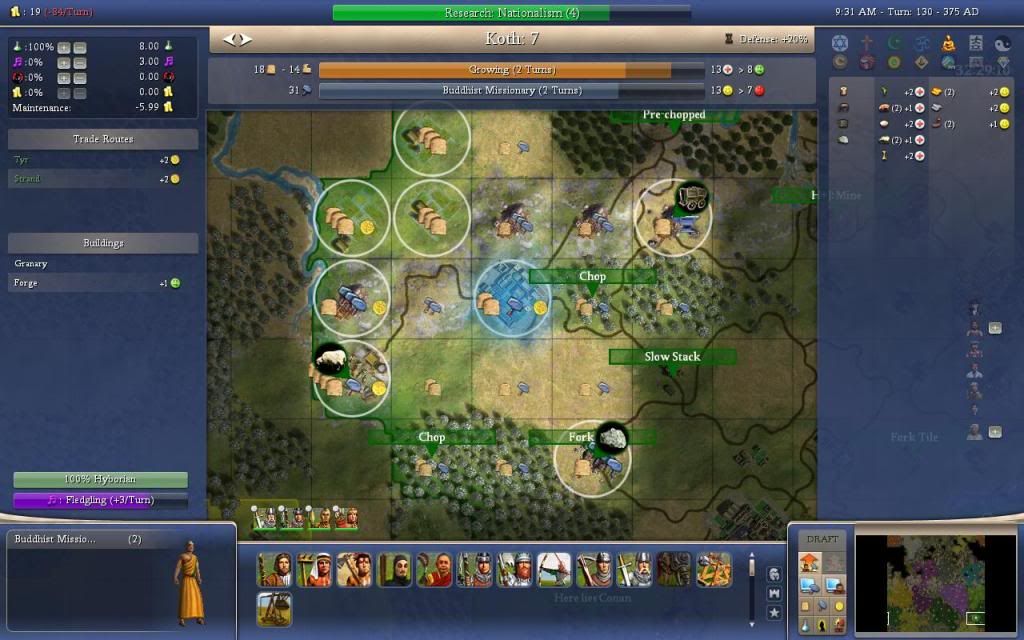Choose the archer unit to build
Viewport: 1024px width, 640px height.
click(554, 569)
